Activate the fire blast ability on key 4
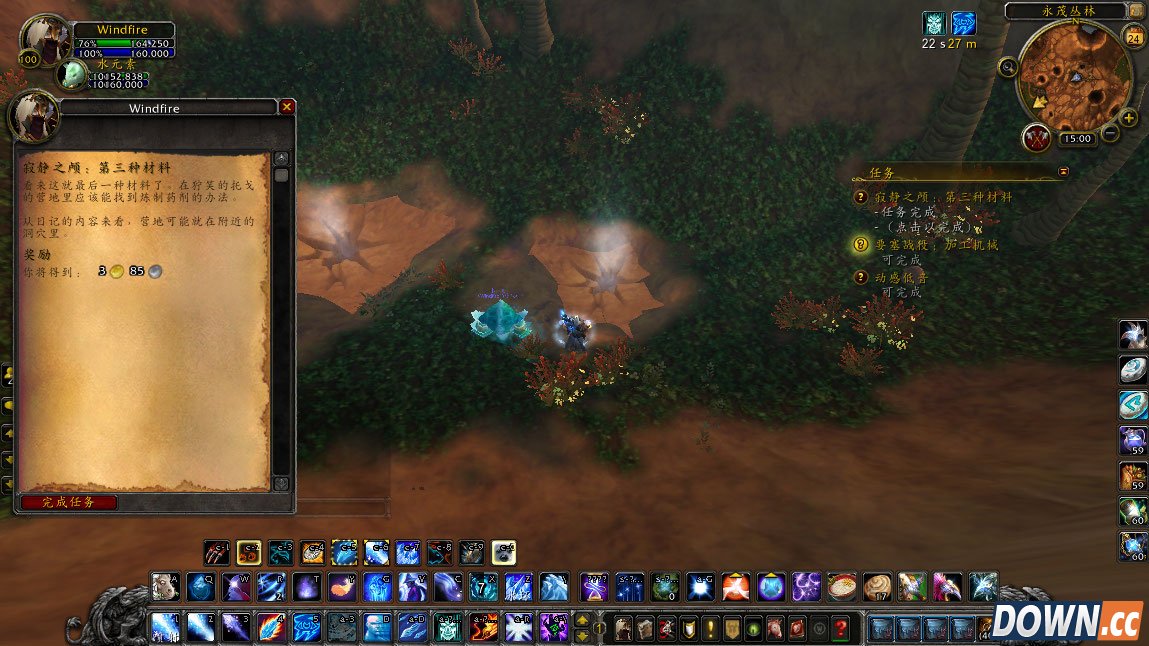The image size is (1149, 646). coord(270,627)
